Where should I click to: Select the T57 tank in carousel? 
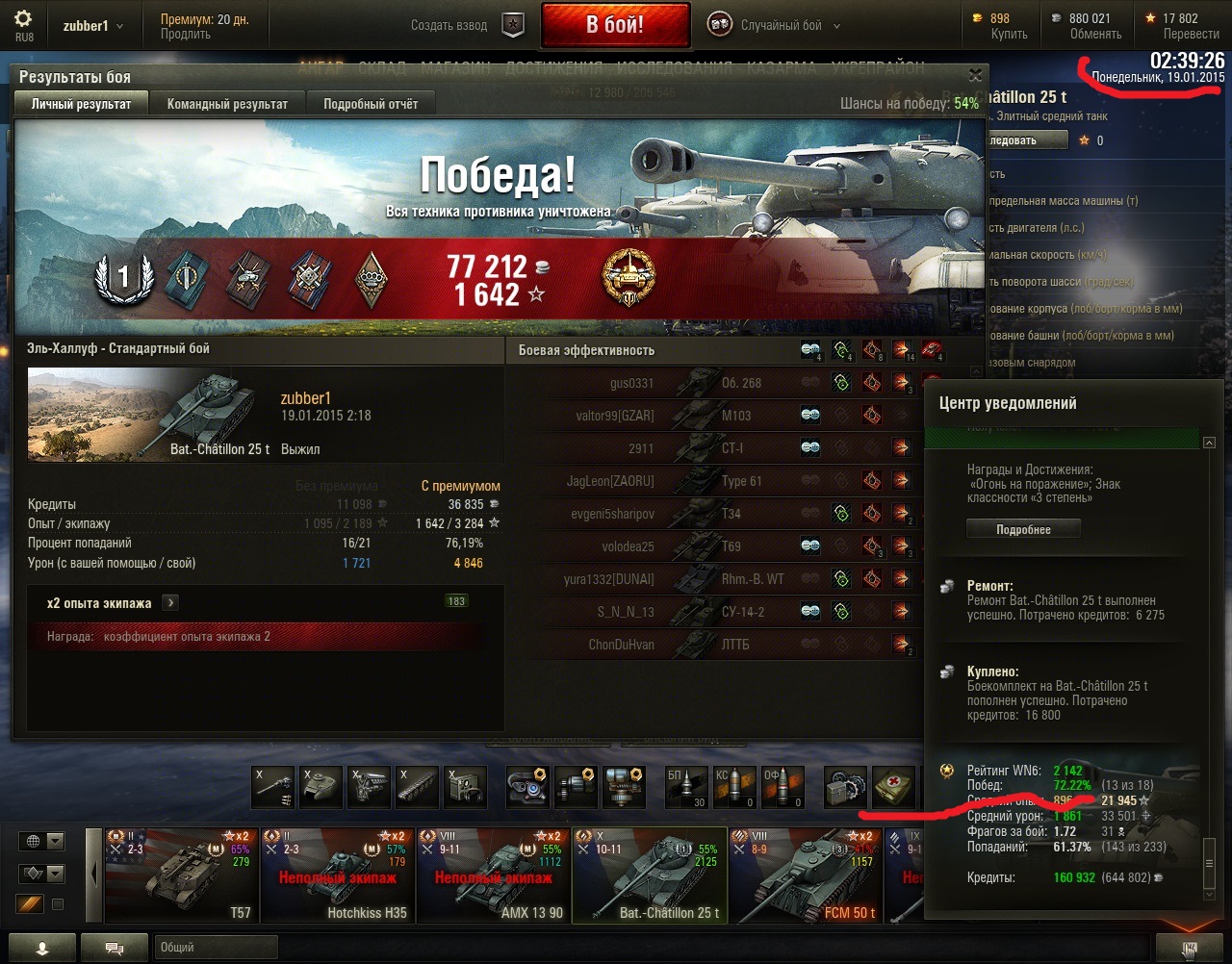[x=182, y=875]
